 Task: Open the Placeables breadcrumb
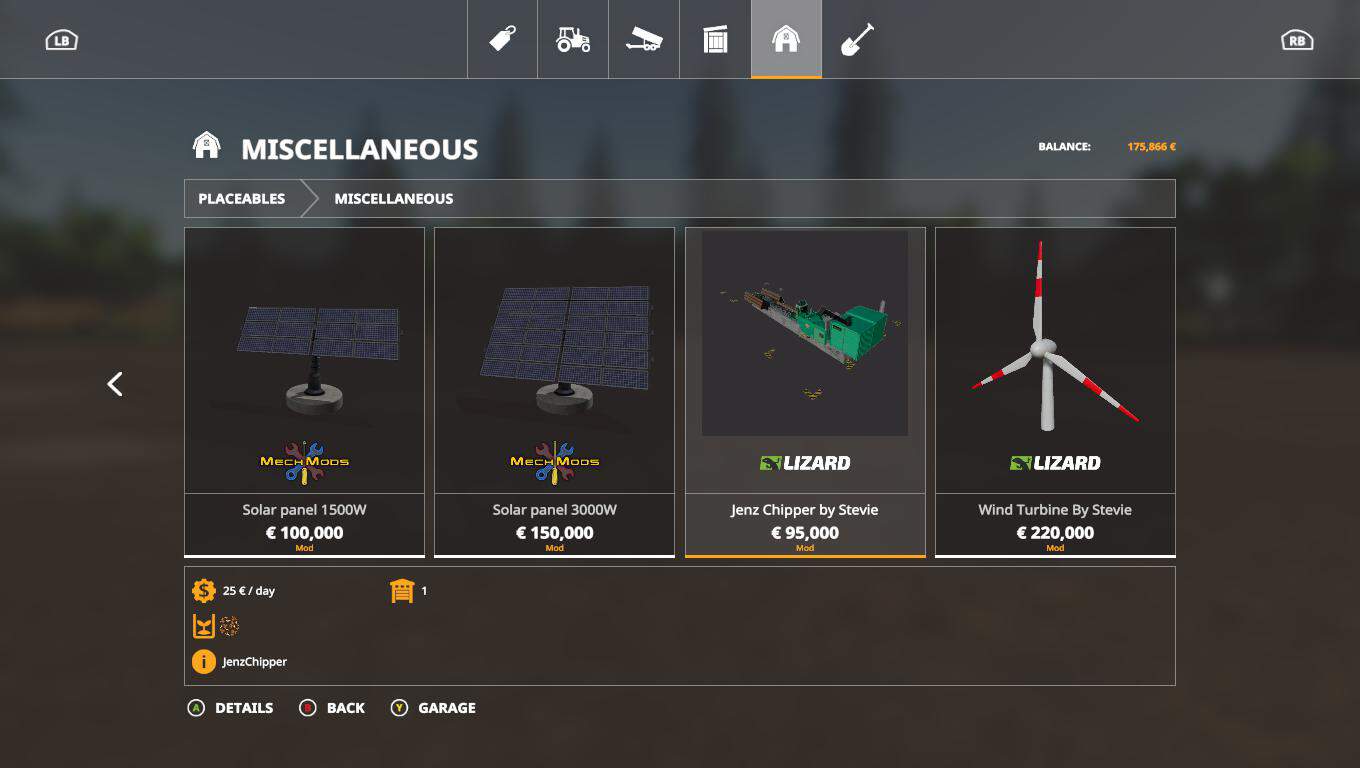[x=242, y=199]
